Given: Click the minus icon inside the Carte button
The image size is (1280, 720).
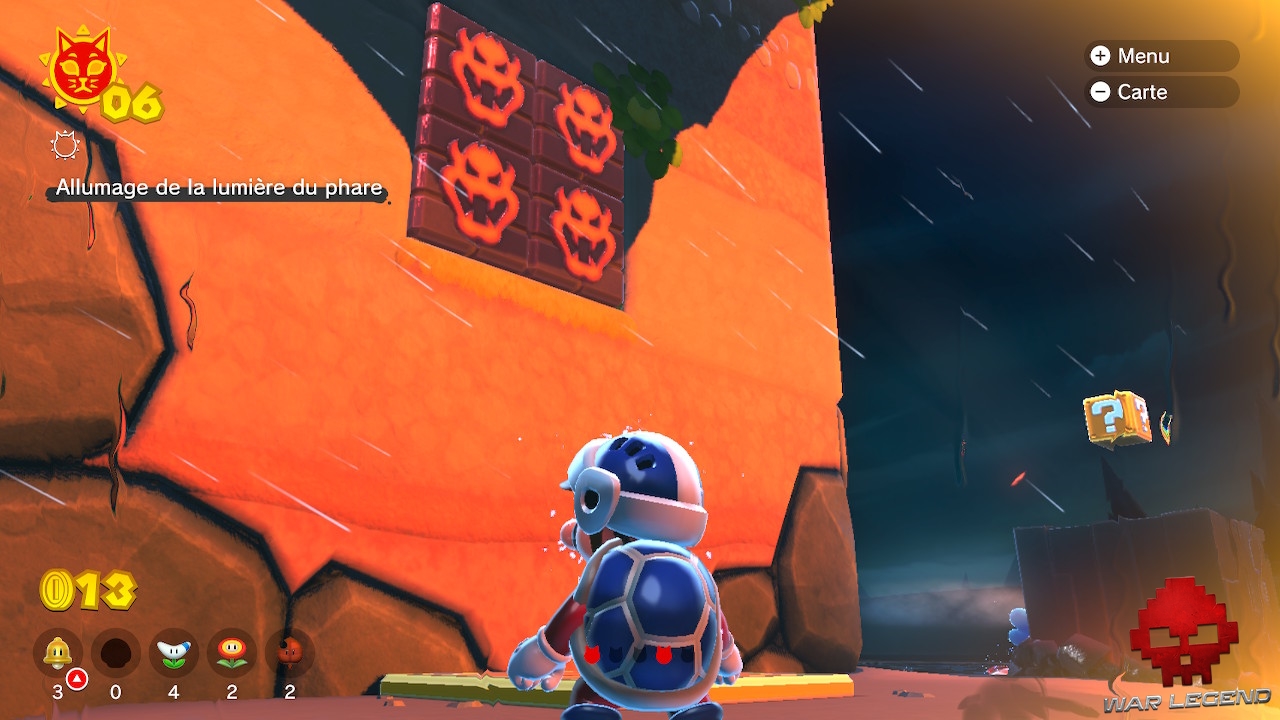Looking at the screenshot, I should (1101, 92).
